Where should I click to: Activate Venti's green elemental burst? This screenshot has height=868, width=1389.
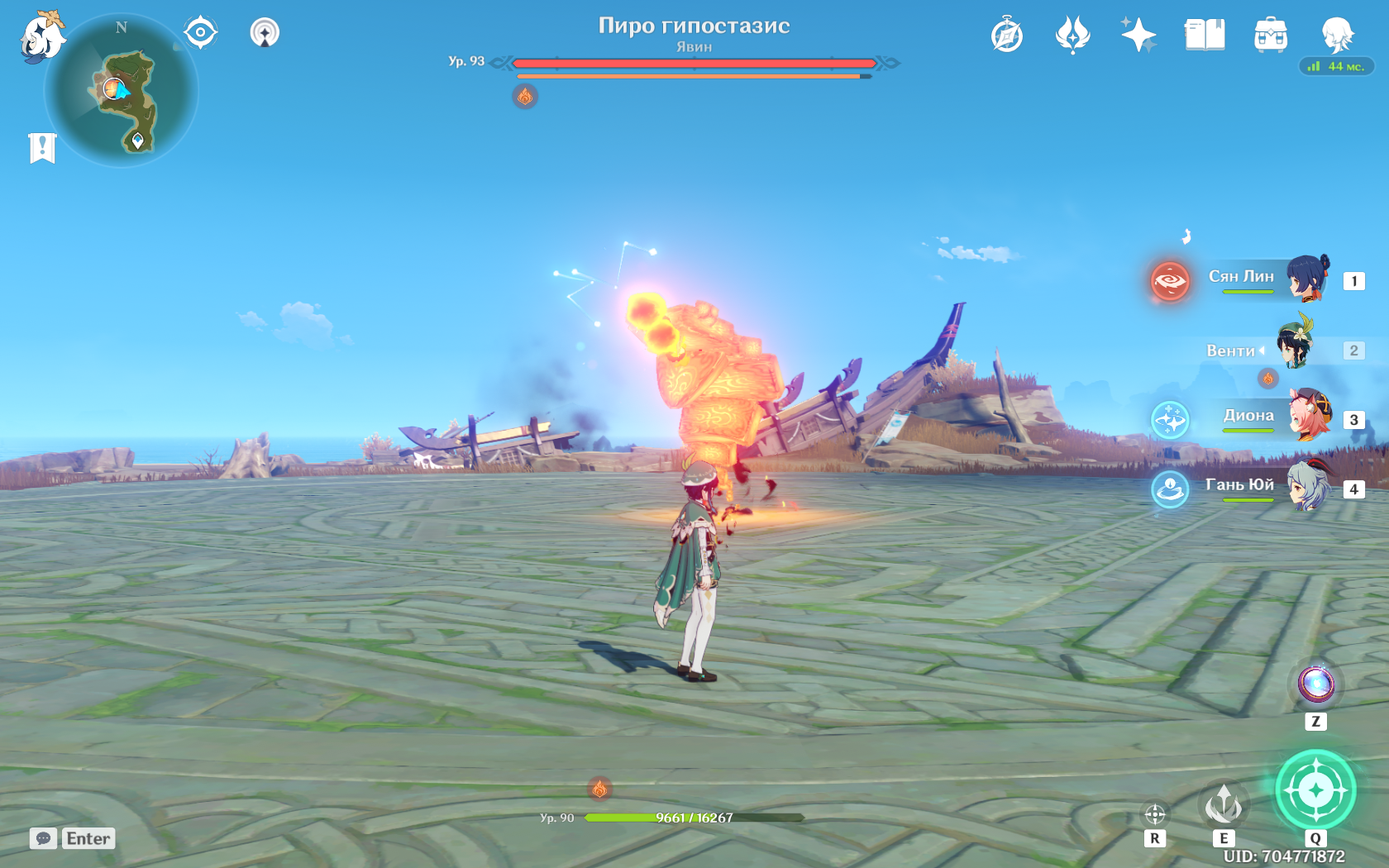pos(1315,790)
